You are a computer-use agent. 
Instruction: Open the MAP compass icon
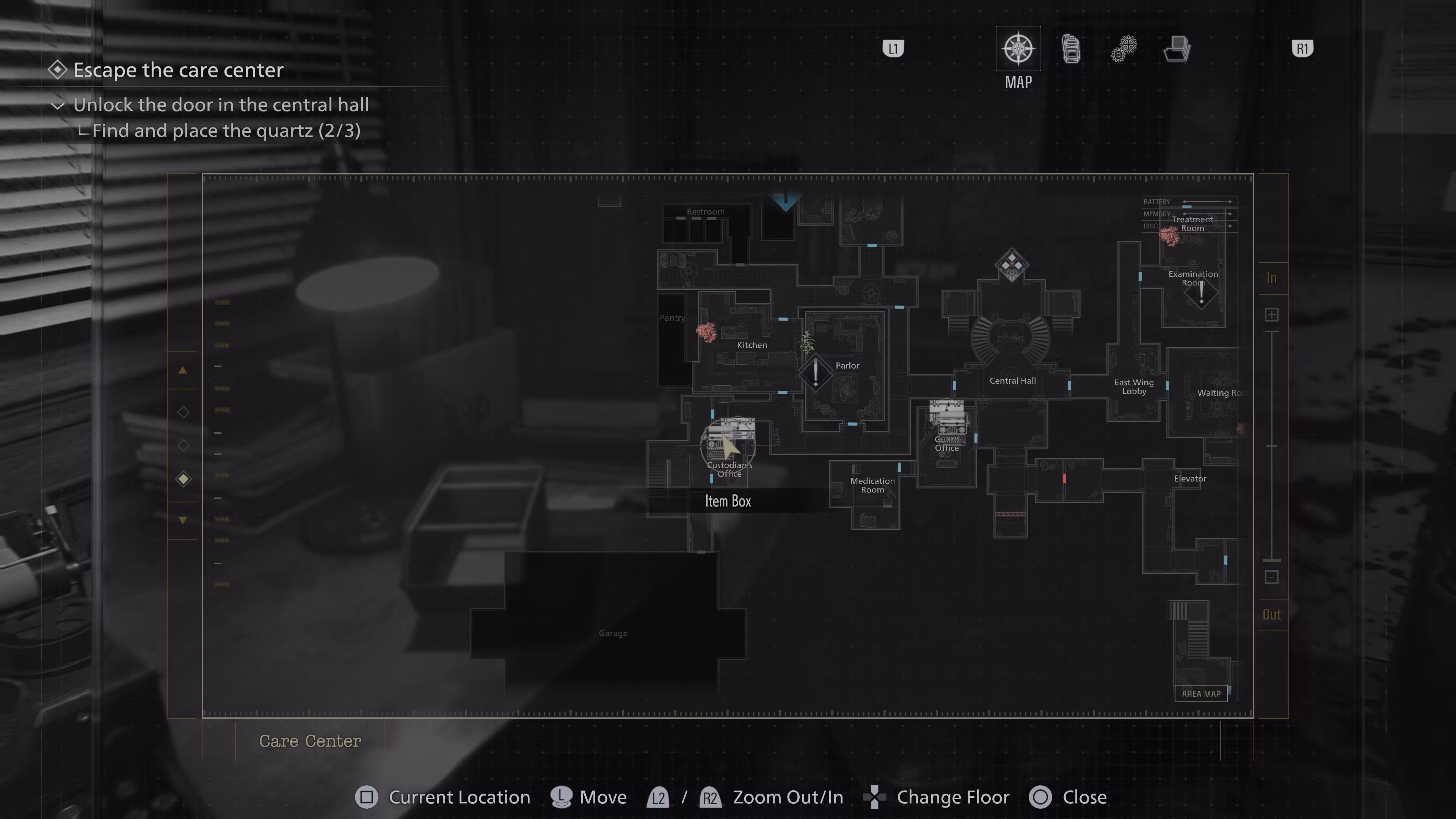click(1018, 49)
